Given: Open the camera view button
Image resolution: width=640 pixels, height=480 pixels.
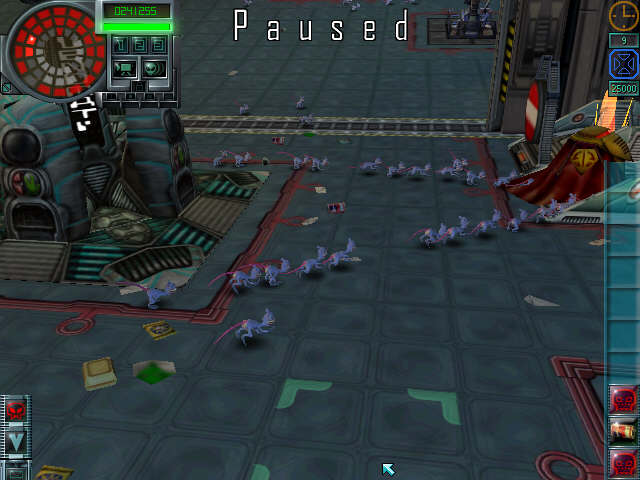Looking at the screenshot, I should tap(125, 68).
